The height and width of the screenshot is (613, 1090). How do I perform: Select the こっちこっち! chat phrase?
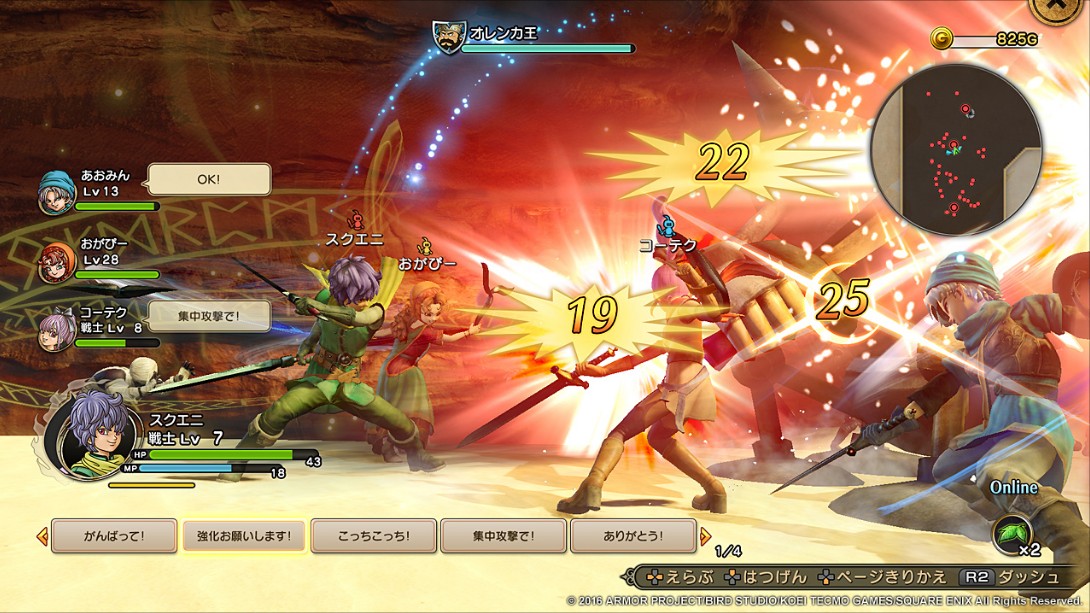click(x=373, y=536)
